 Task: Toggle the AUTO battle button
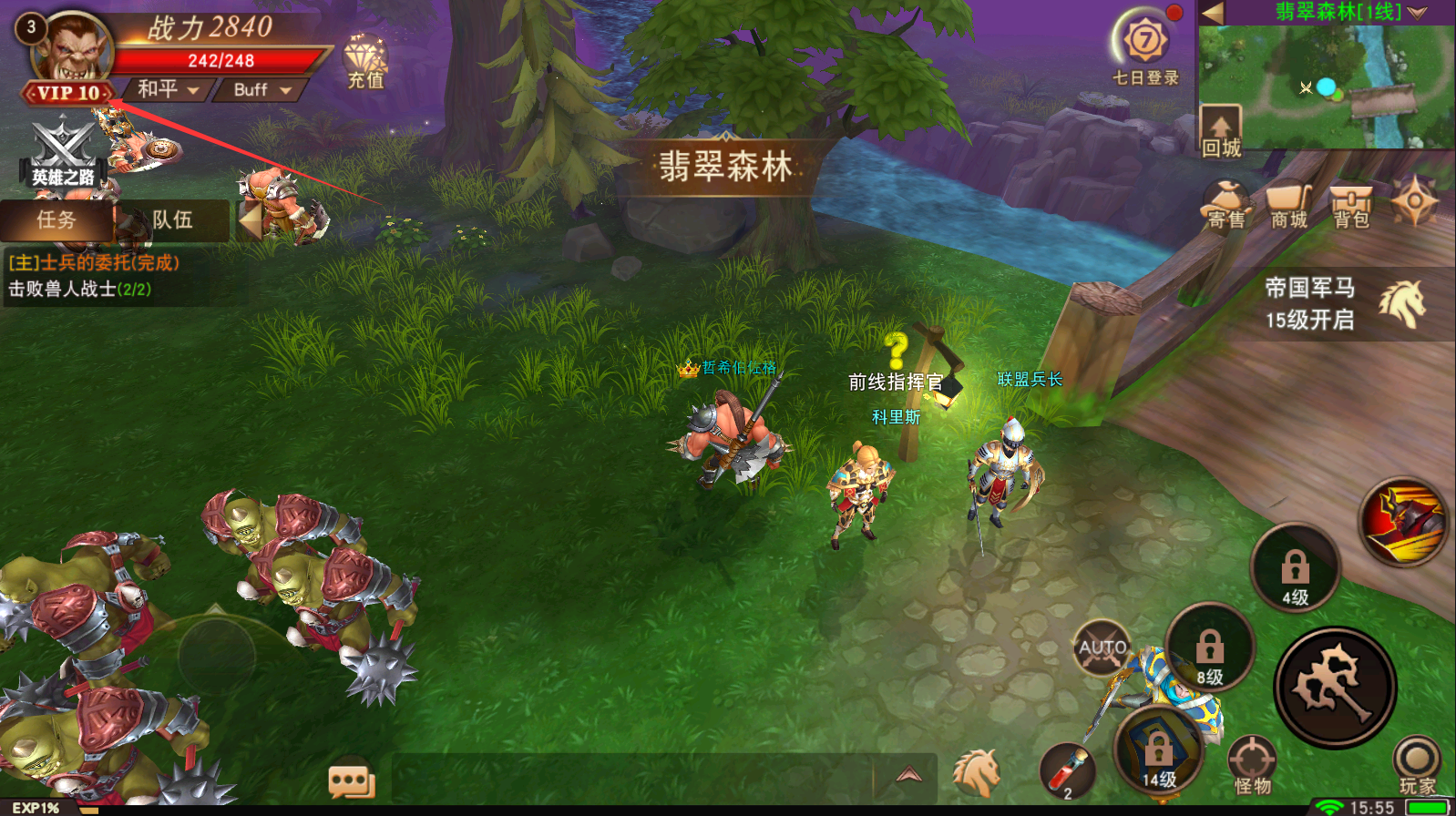1102,648
